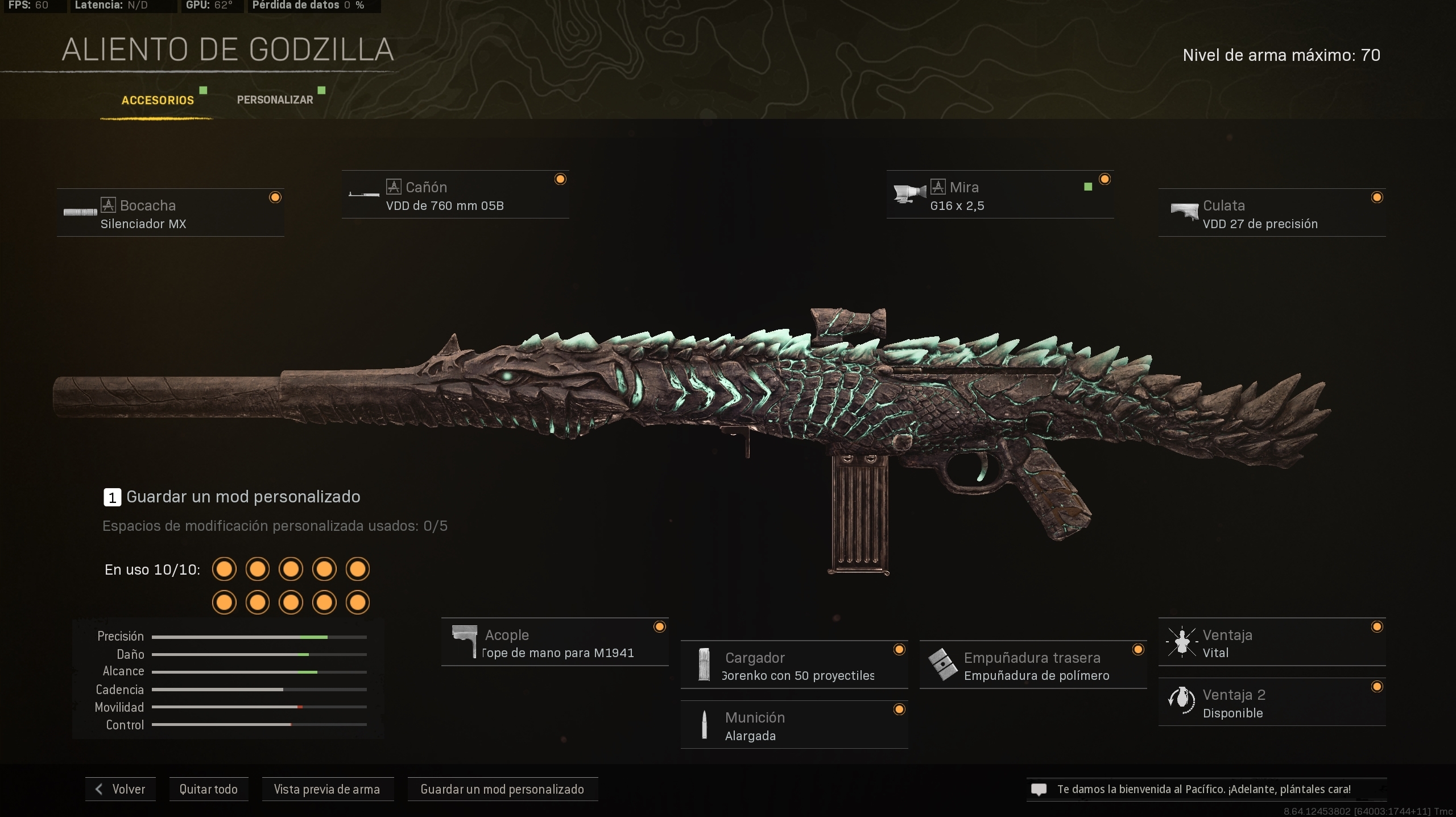Toggle the marker on Empuñadura trasera slot

1138,649
